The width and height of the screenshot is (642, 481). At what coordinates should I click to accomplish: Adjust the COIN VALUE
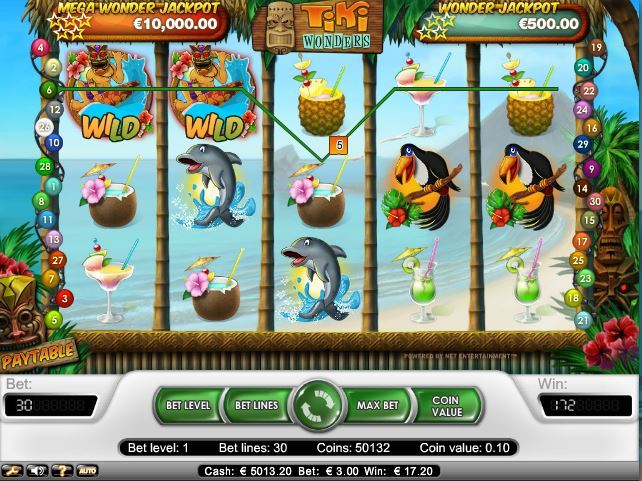(447, 406)
